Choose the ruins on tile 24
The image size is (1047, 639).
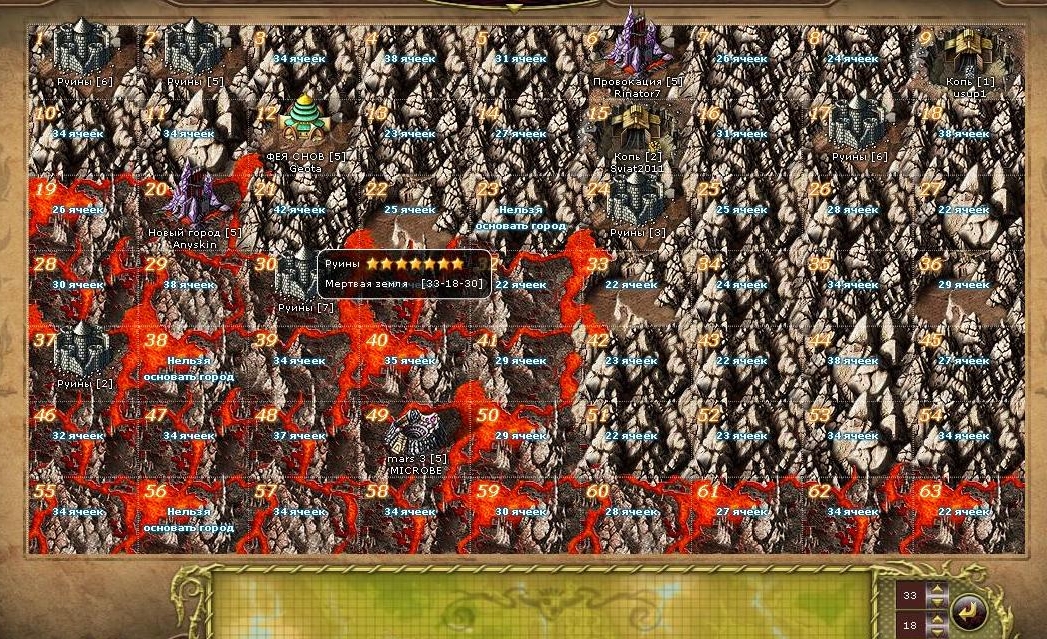click(637, 204)
